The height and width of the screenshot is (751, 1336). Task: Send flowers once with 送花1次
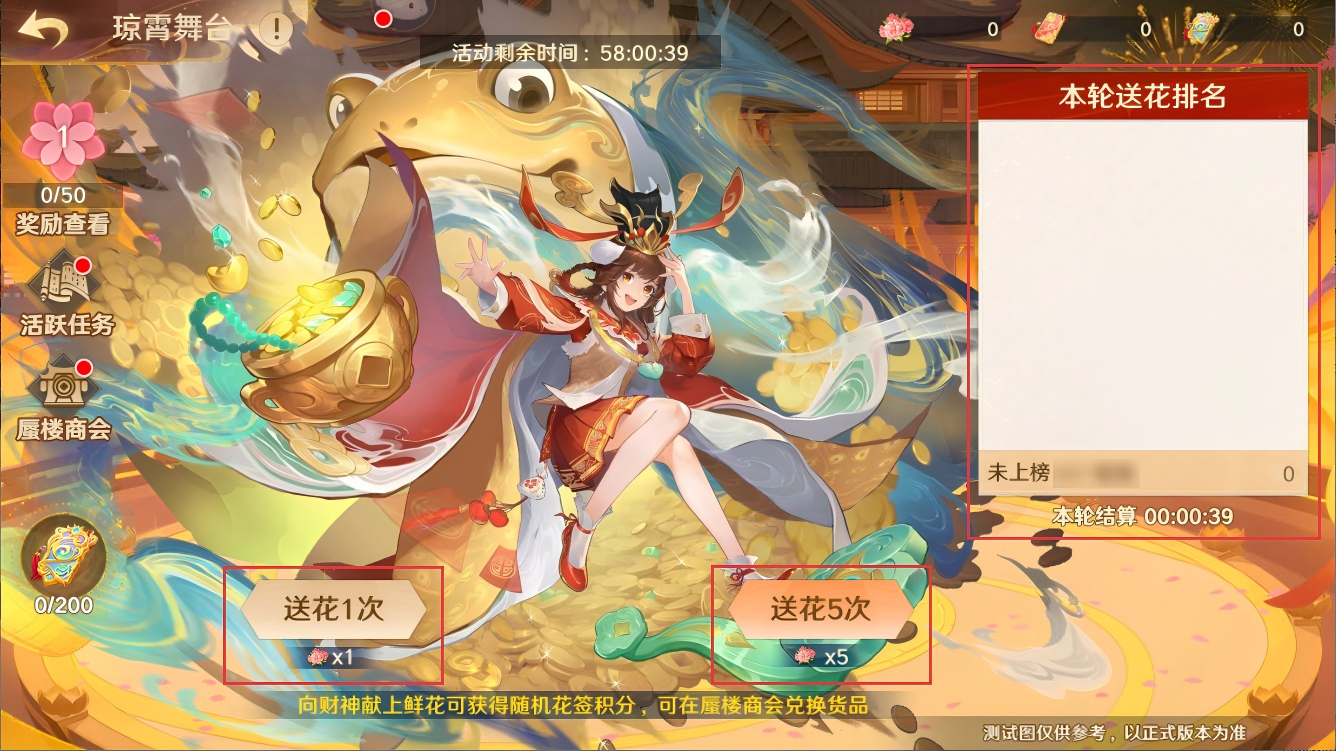click(x=334, y=609)
